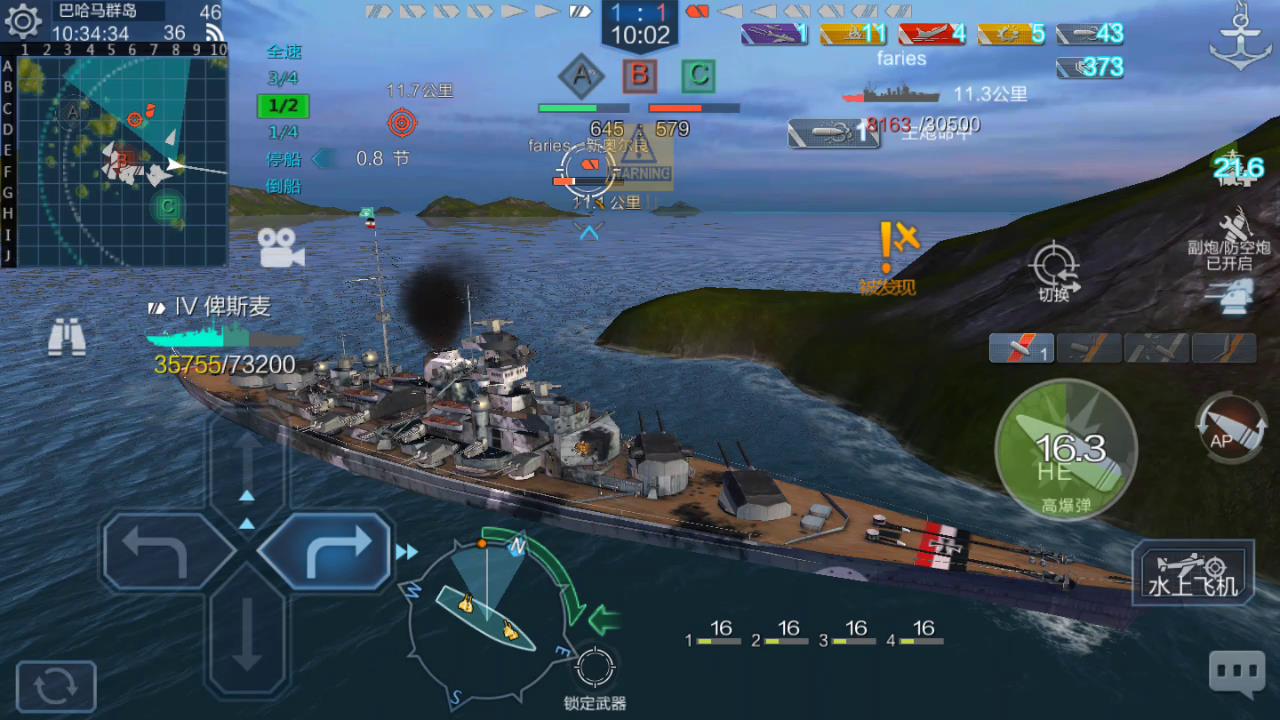Stop the ship with 停船
The height and width of the screenshot is (720, 1280).
(x=283, y=159)
